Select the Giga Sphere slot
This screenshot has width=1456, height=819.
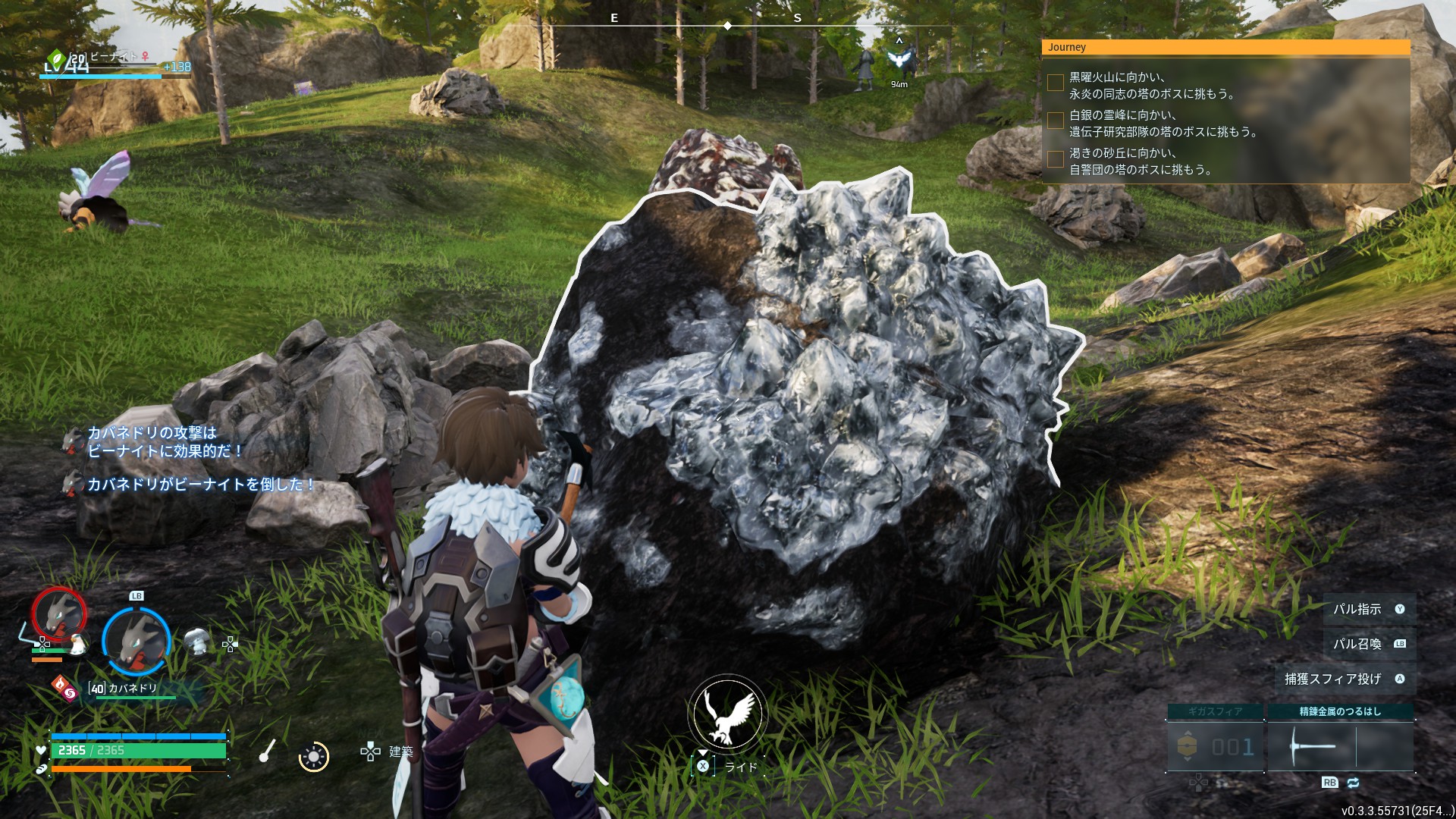pyautogui.click(x=1215, y=747)
